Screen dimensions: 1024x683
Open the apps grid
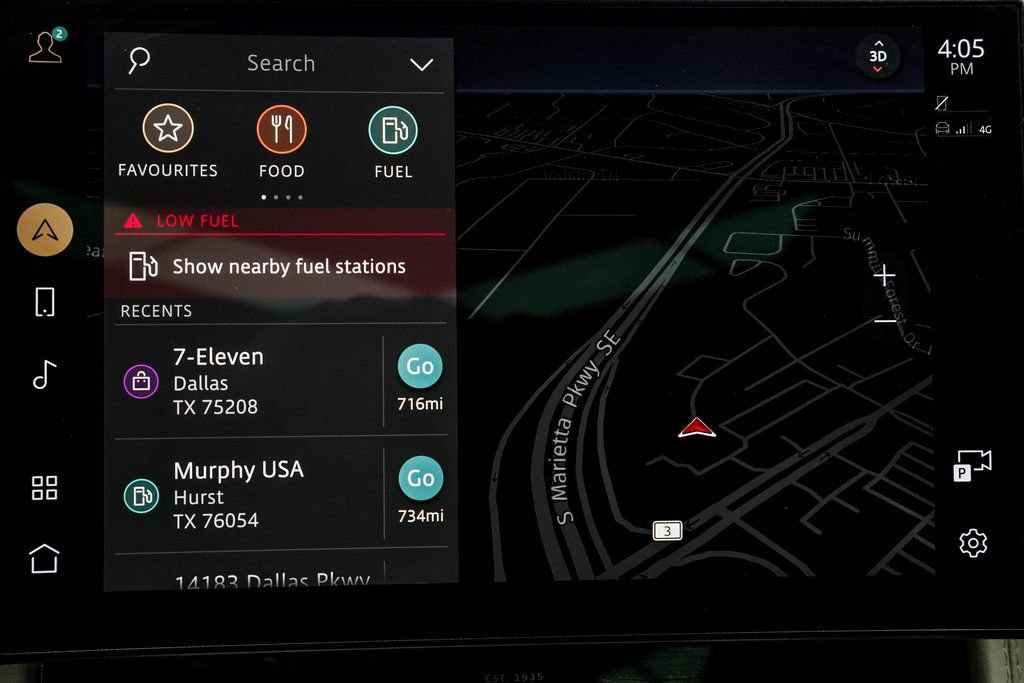coord(45,488)
